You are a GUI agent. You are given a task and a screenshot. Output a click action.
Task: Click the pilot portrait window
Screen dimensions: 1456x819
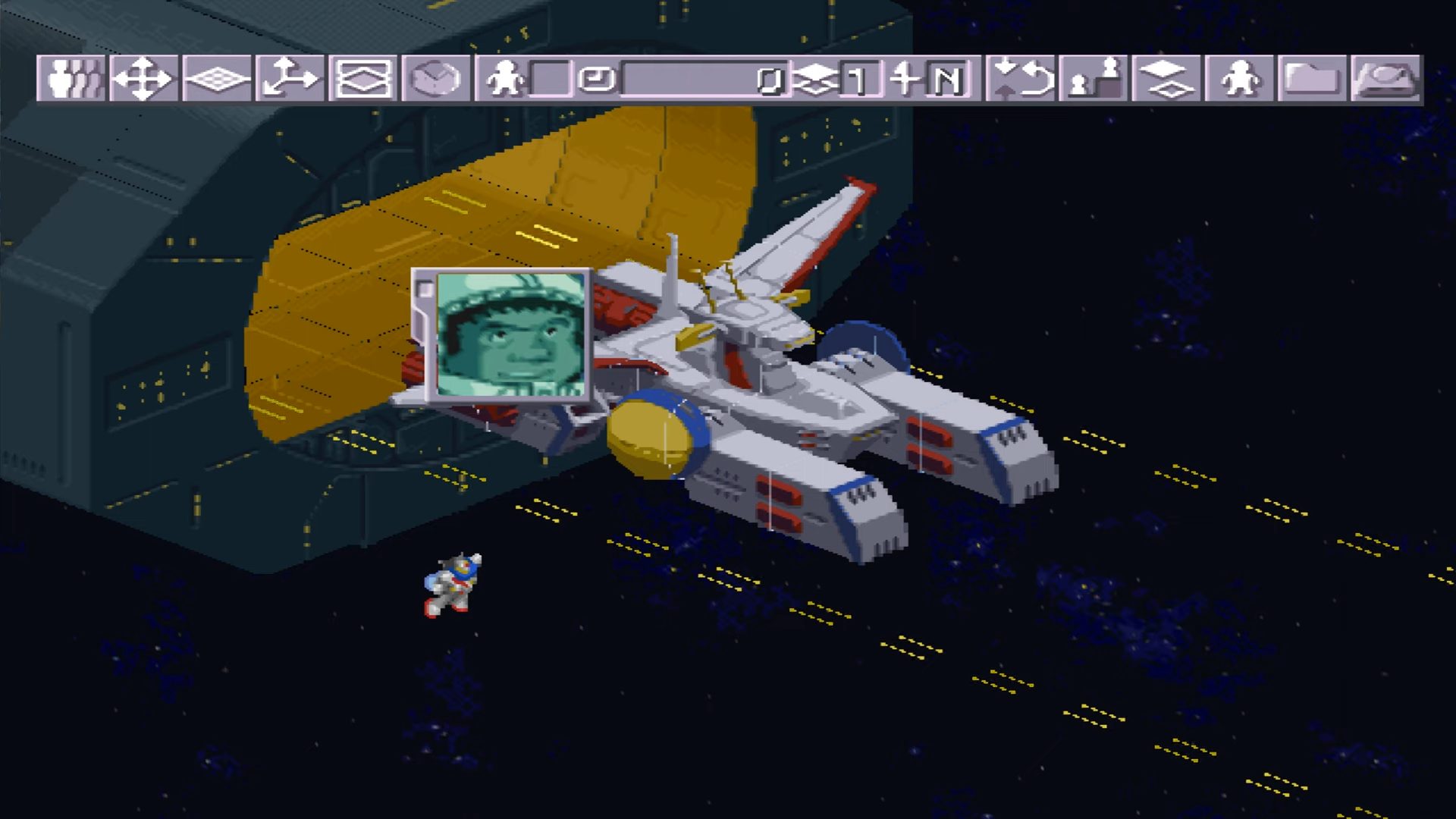coord(511,335)
